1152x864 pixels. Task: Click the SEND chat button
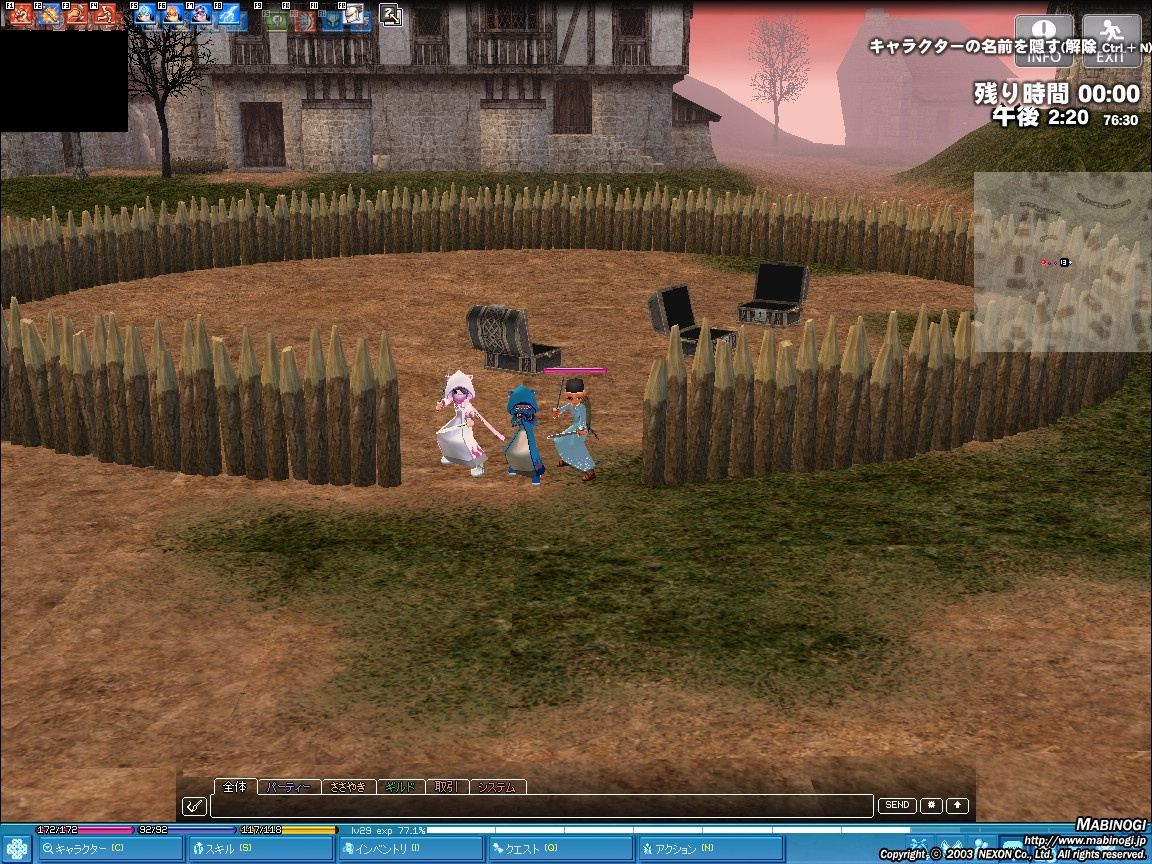point(897,805)
